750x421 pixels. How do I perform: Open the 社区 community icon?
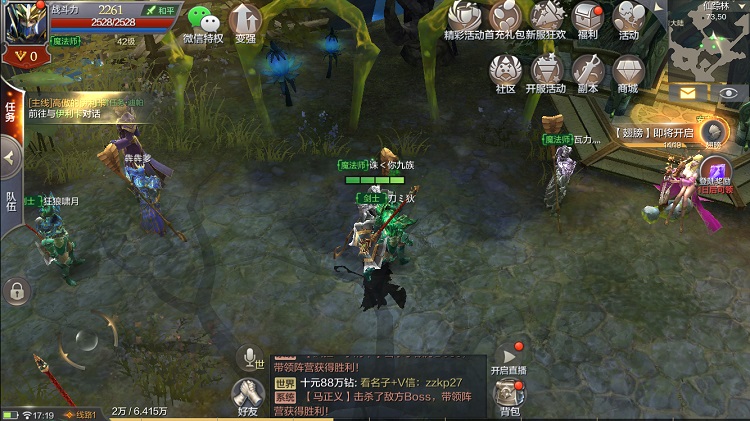[505, 72]
